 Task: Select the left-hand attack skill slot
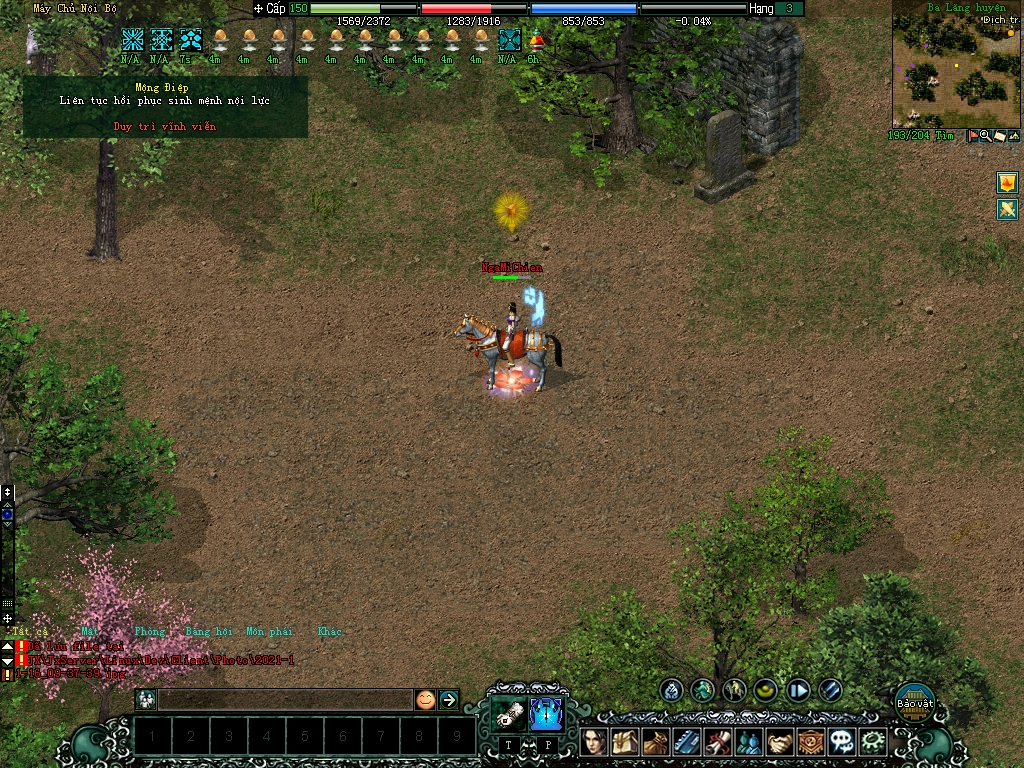tap(509, 712)
